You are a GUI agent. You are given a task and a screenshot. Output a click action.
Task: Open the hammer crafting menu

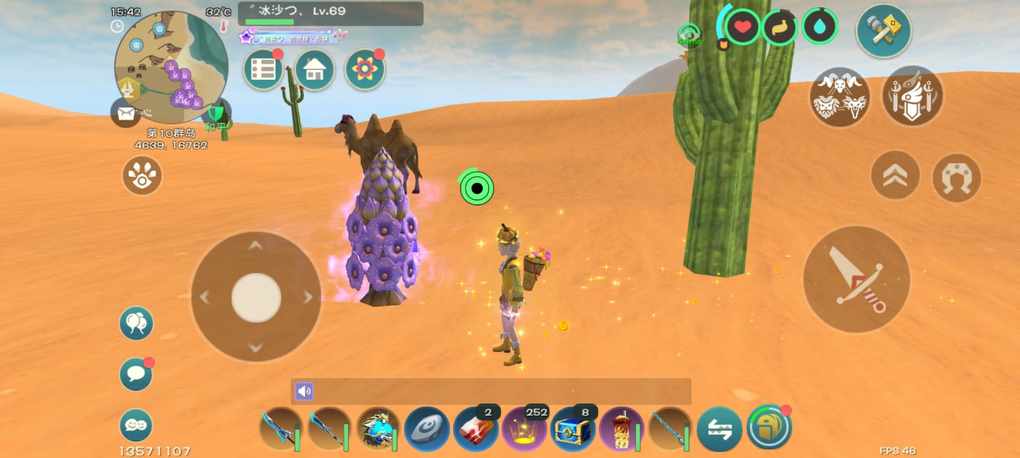pos(883,30)
